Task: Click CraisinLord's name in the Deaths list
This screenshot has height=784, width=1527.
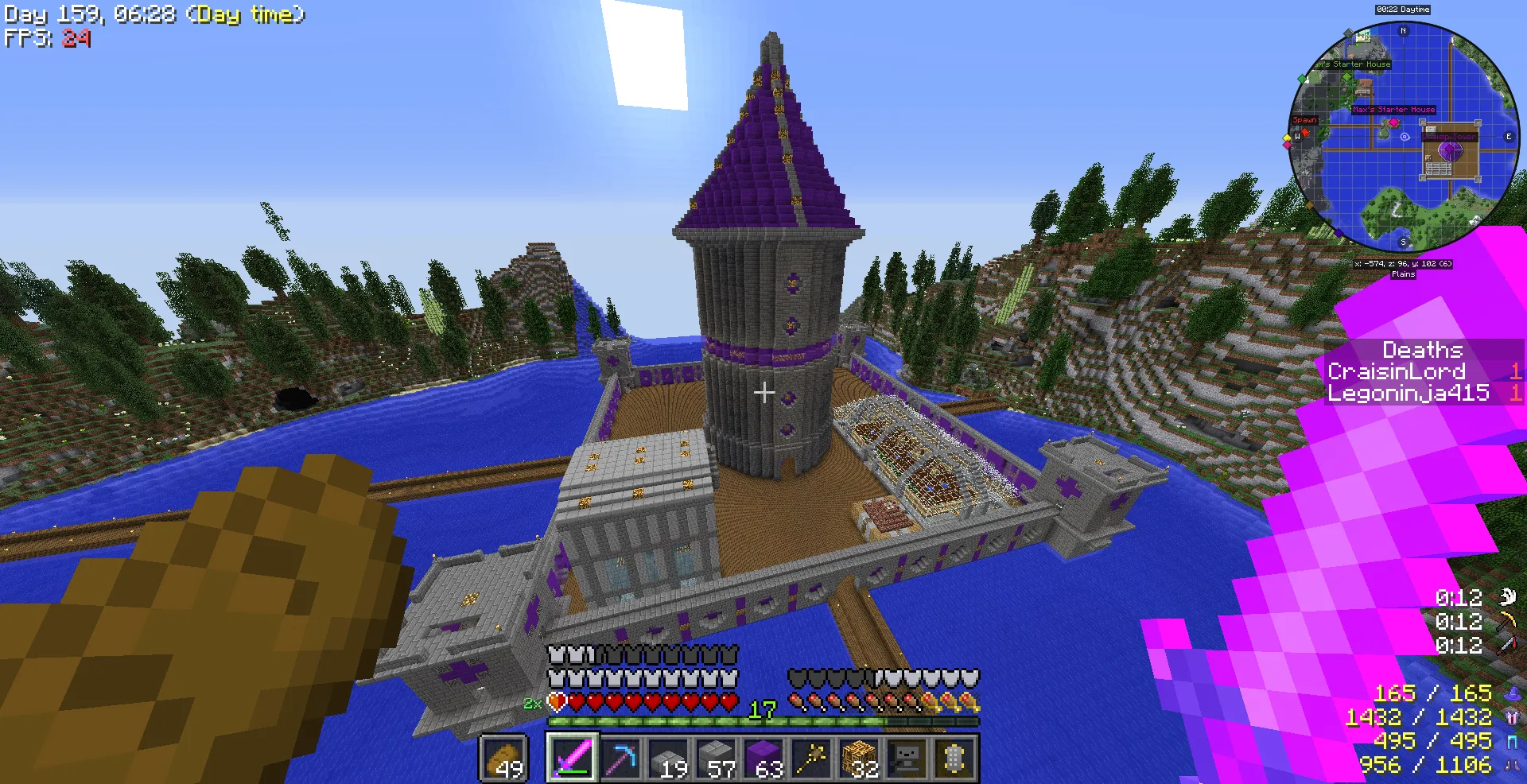Action: [1397, 371]
